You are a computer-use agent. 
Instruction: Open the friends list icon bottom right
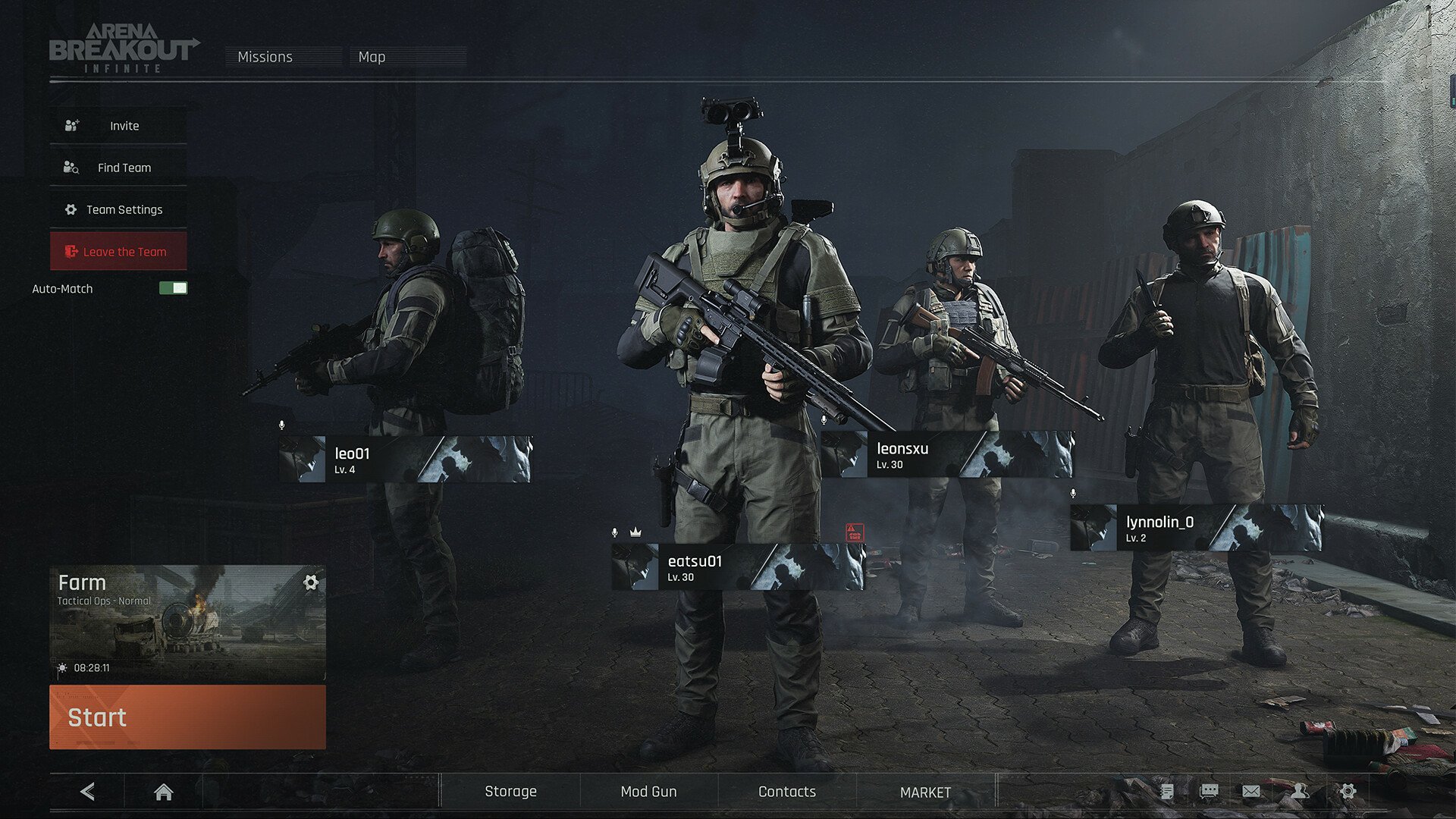tap(1300, 791)
